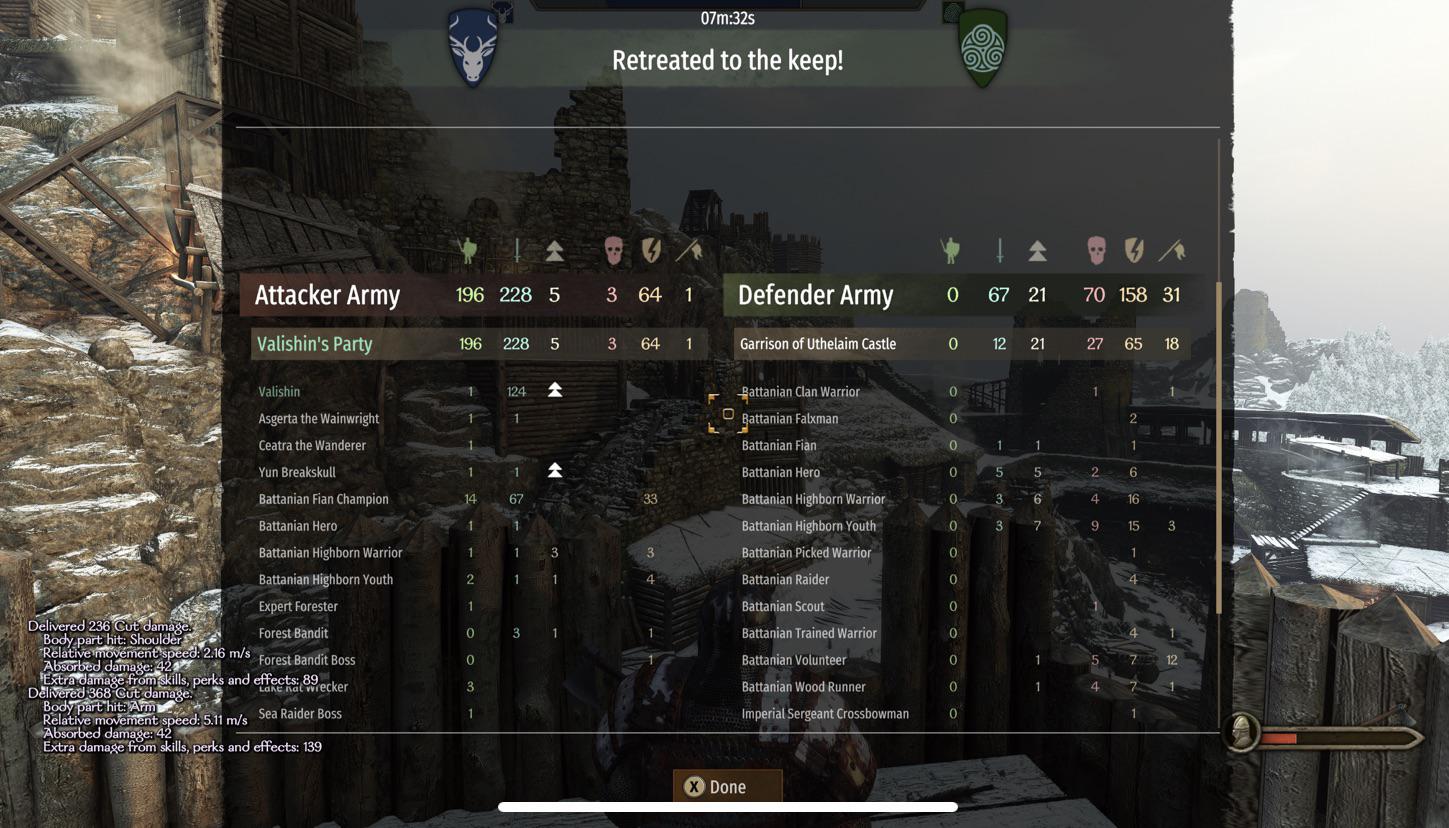Viewport: 1449px width, 828px height.
Task: Select the blue stag banner shield at the top
Action: [472, 45]
